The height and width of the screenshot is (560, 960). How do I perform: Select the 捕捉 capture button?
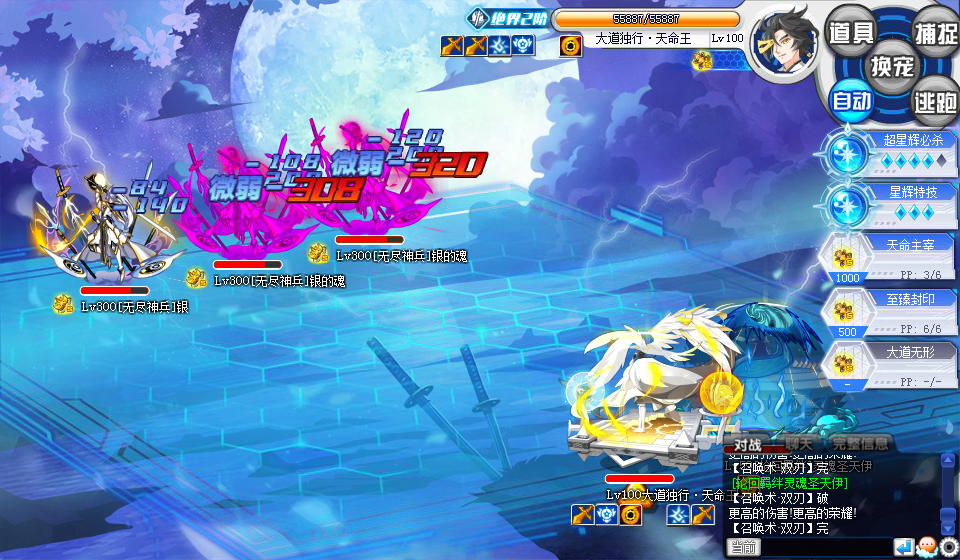(935, 32)
